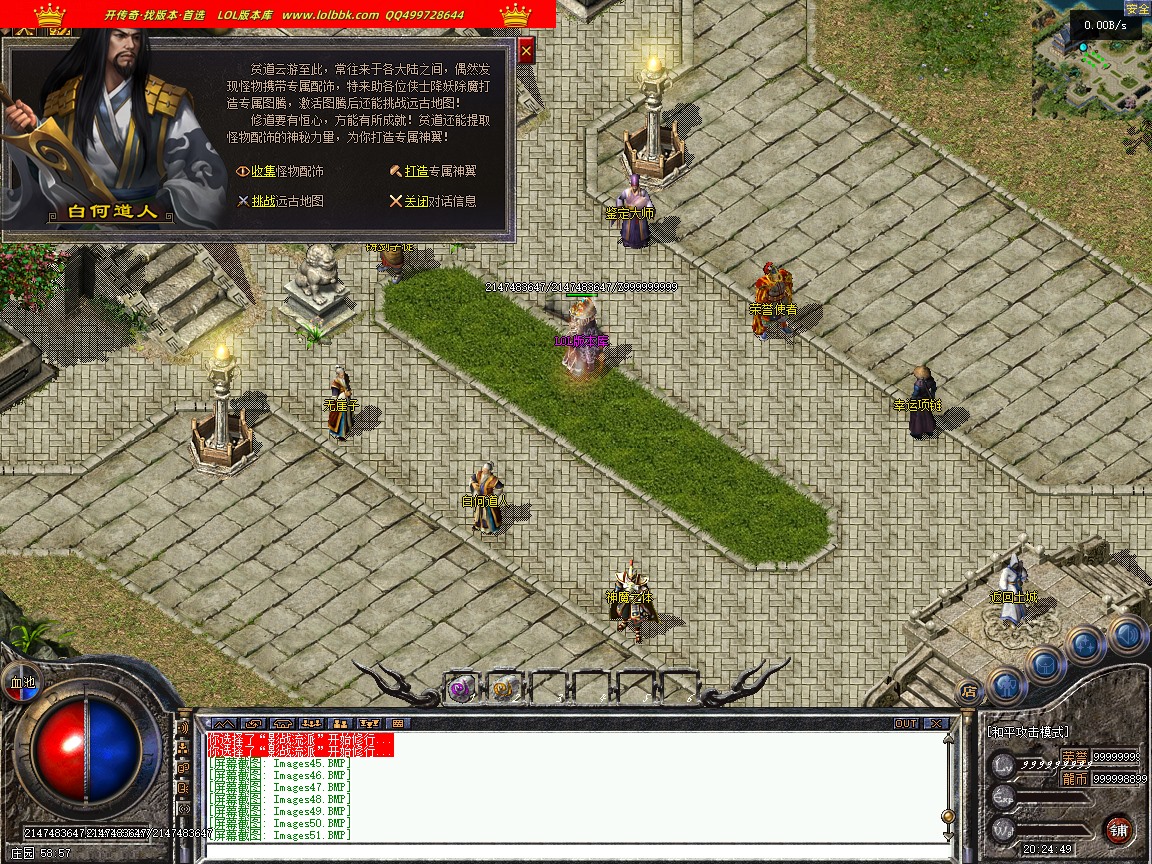Click the chat scrollbar down arrow

[947, 834]
